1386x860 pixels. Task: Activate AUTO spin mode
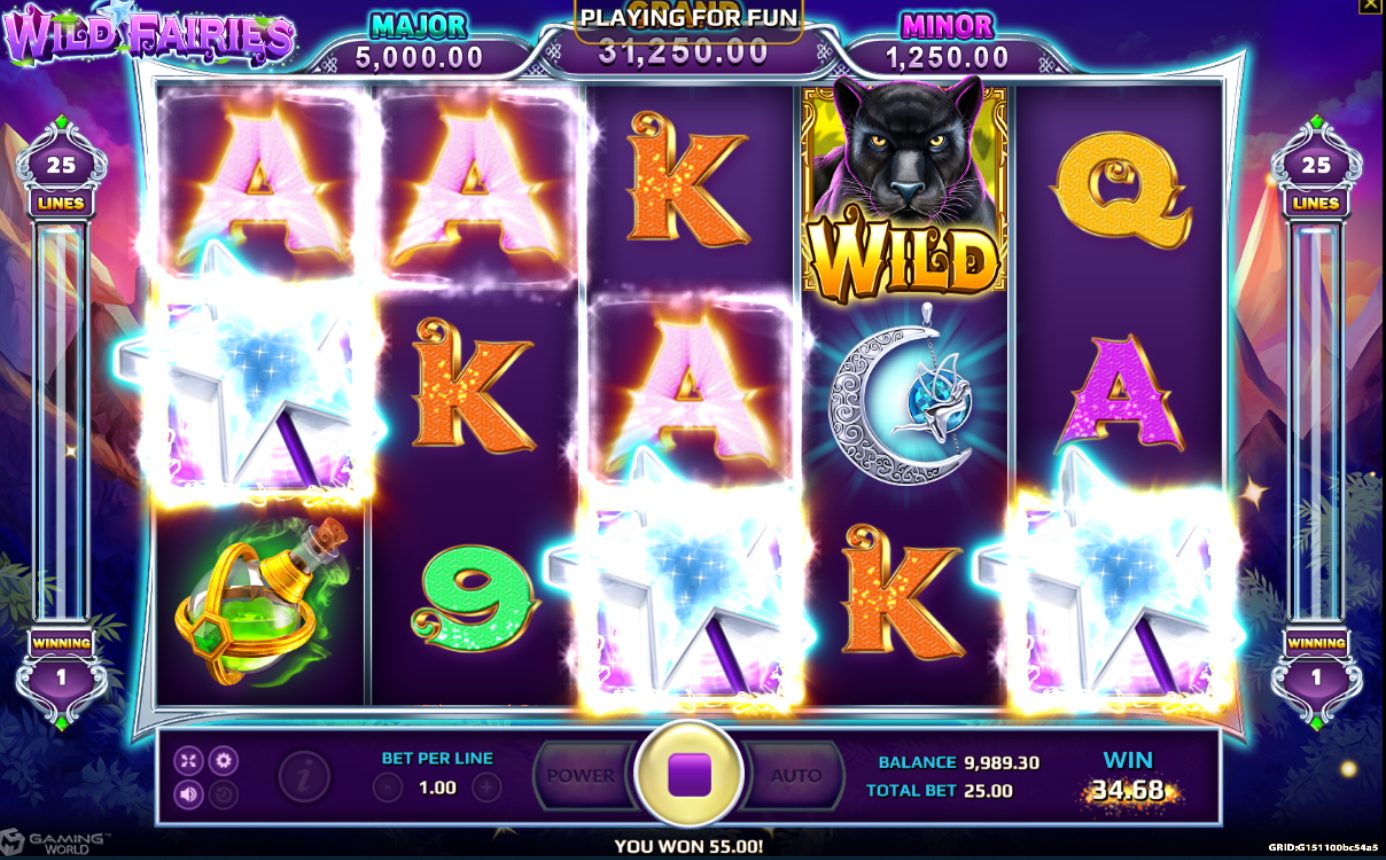(x=797, y=775)
